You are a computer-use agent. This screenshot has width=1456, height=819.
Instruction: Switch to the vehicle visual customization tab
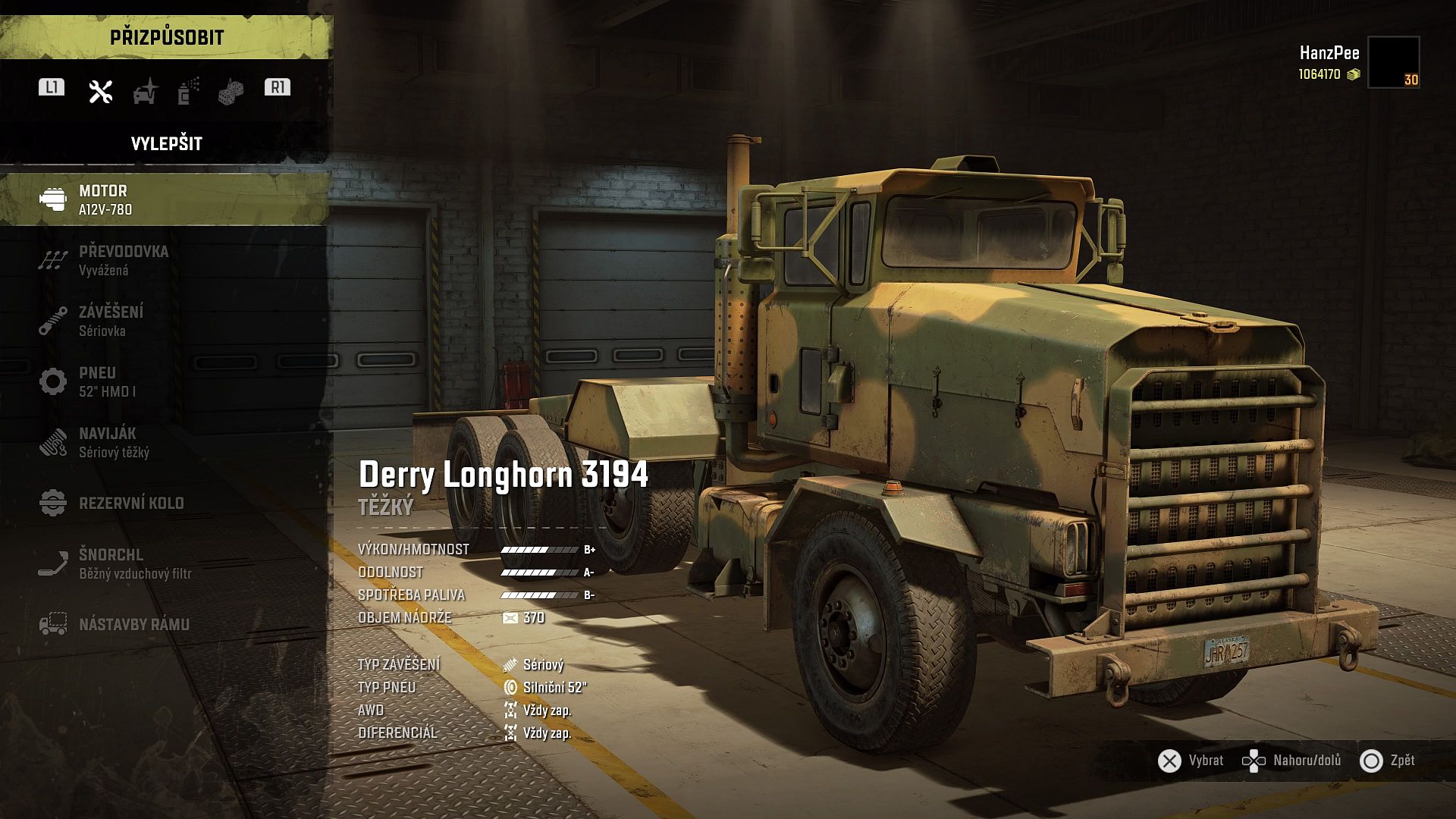145,92
